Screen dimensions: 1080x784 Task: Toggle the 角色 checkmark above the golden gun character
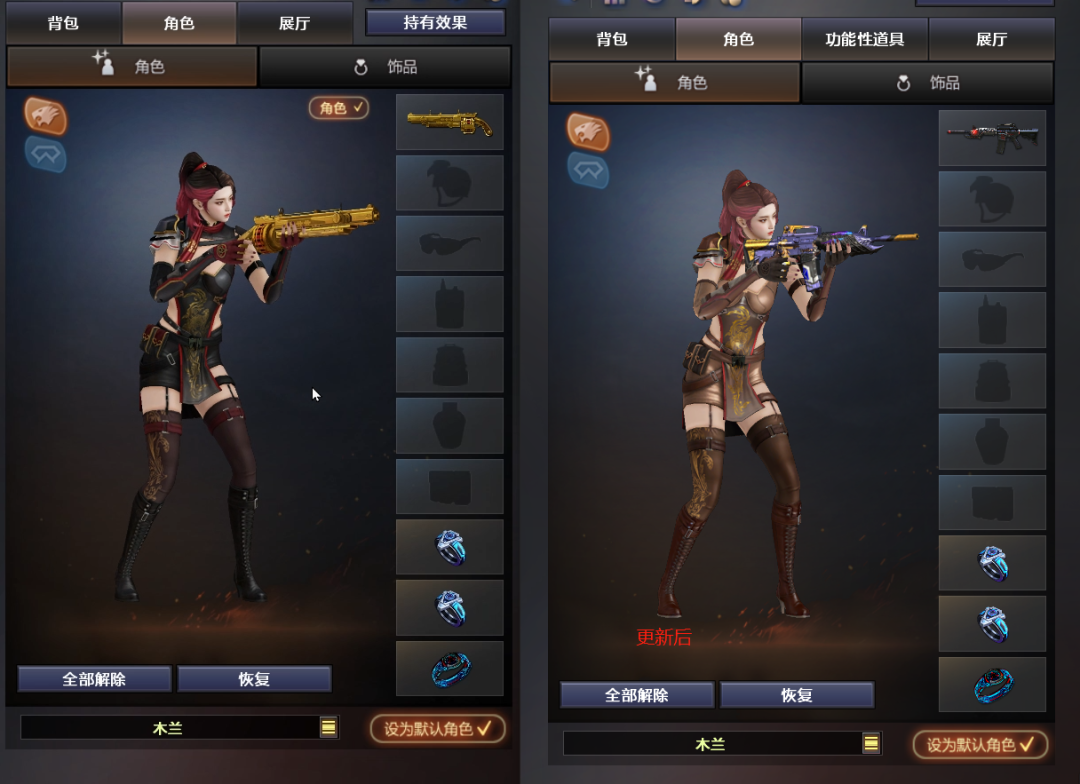pyautogui.click(x=339, y=108)
